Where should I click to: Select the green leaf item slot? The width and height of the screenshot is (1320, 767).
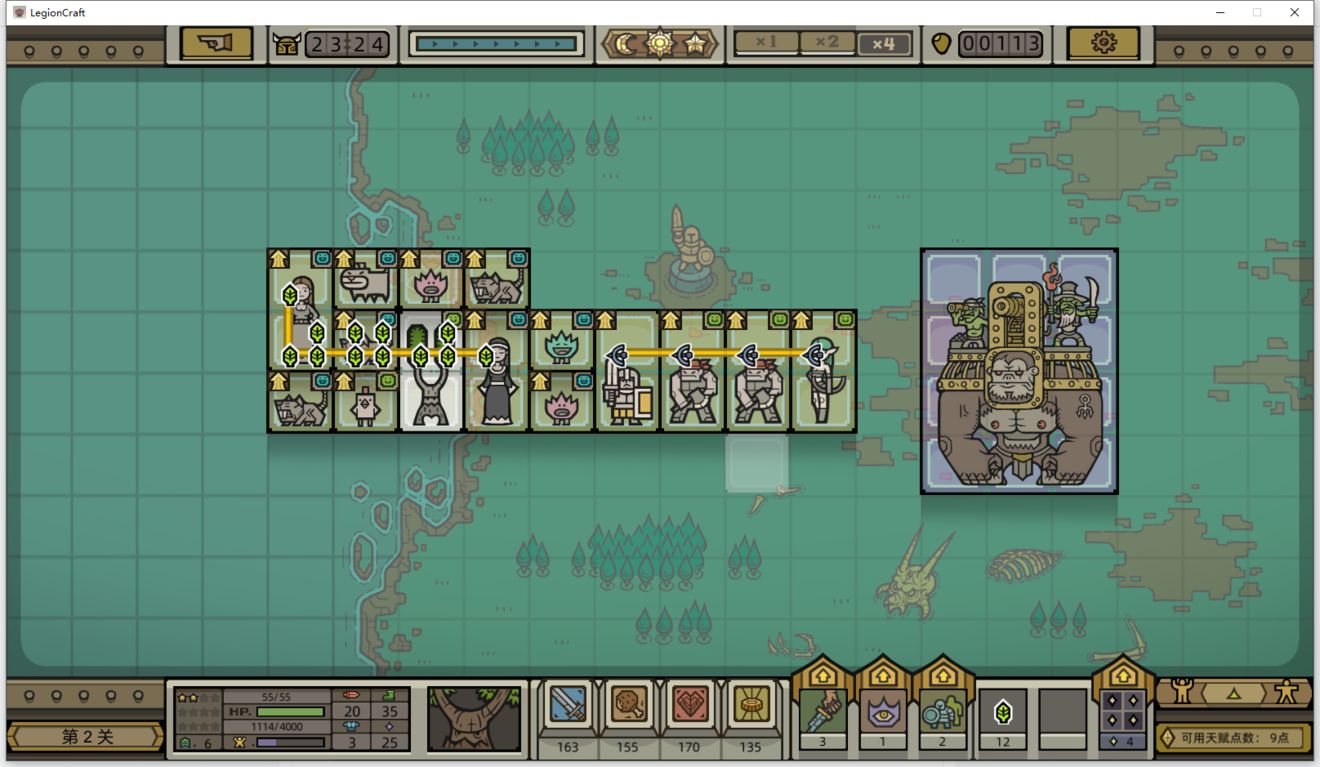pos(1003,712)
